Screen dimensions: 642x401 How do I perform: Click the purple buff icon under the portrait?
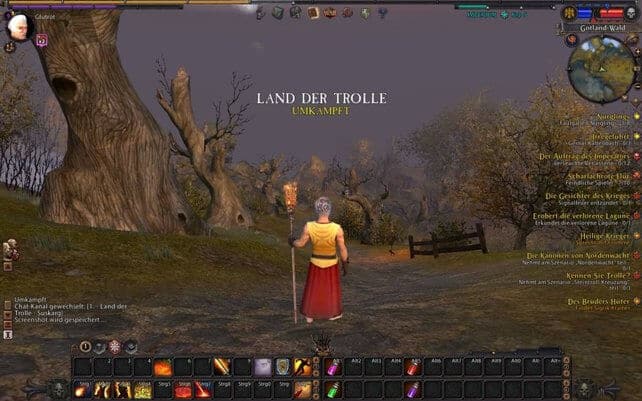click(x=42, y=41)
